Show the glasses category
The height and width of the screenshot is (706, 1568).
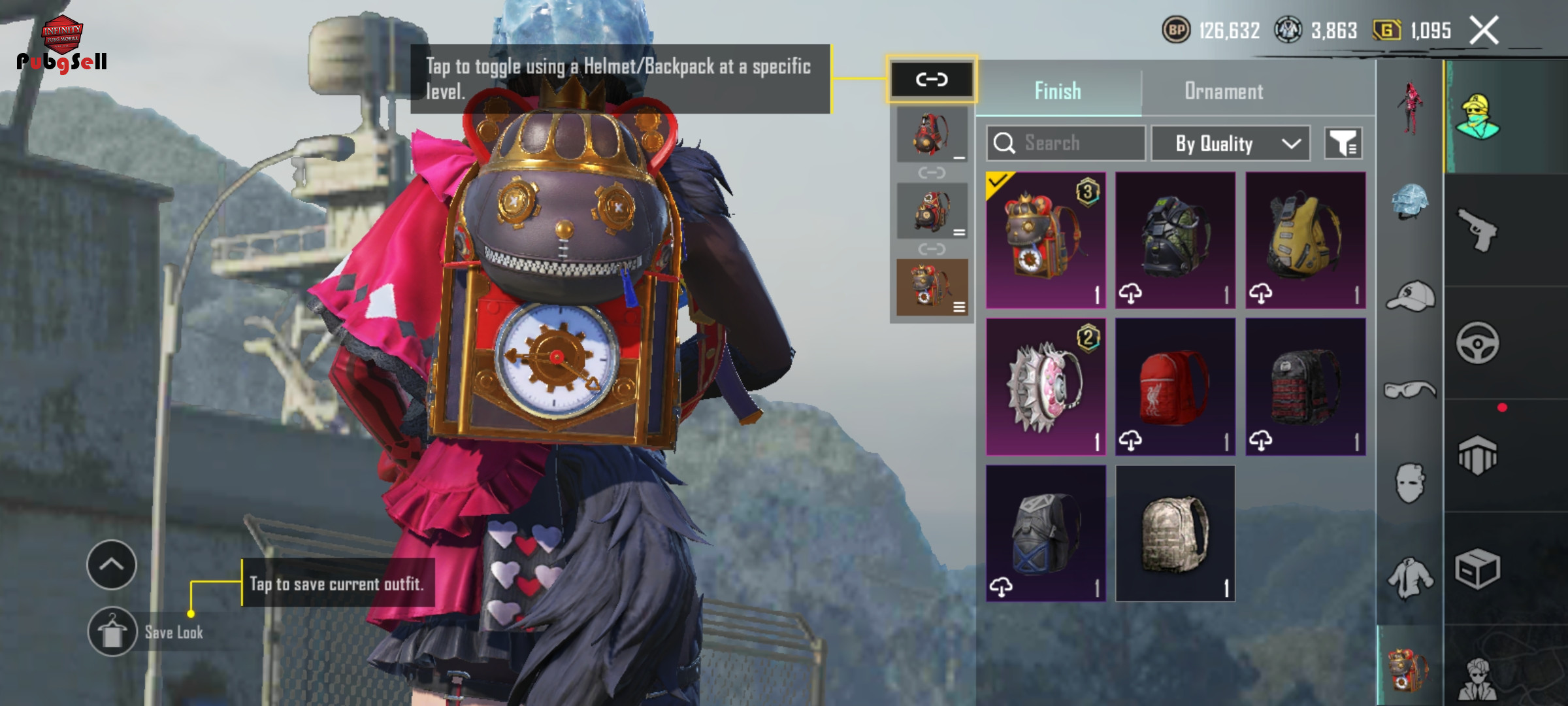(x=1410, y=390)
